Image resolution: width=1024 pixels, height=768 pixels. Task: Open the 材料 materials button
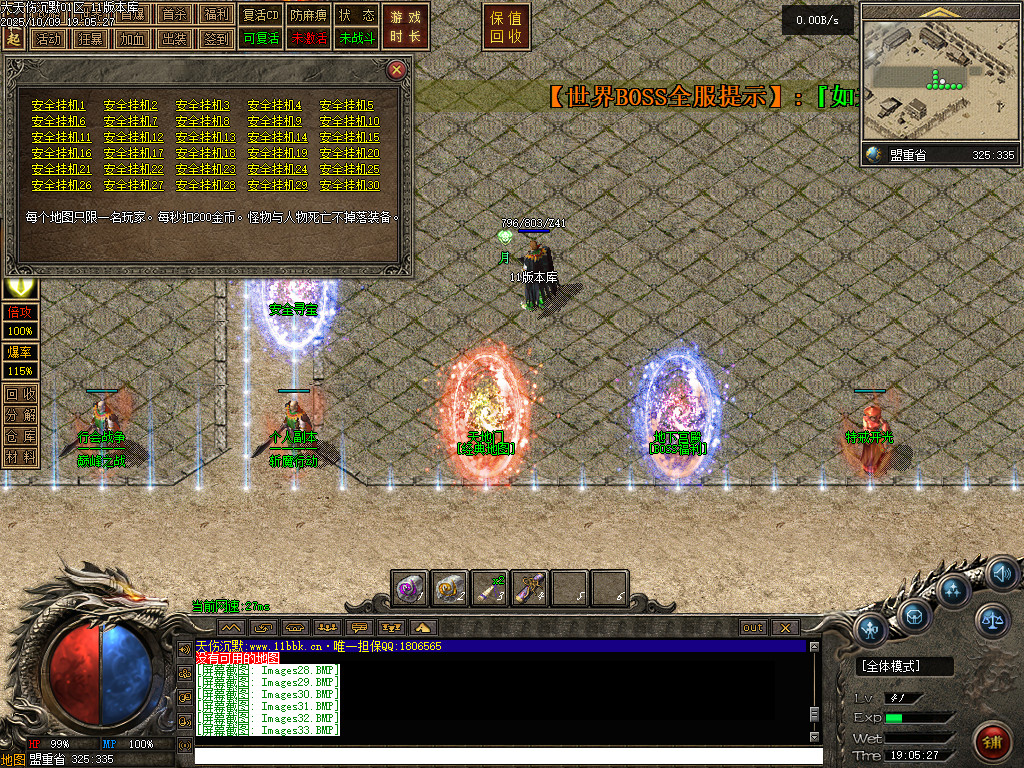coord(20,457)
